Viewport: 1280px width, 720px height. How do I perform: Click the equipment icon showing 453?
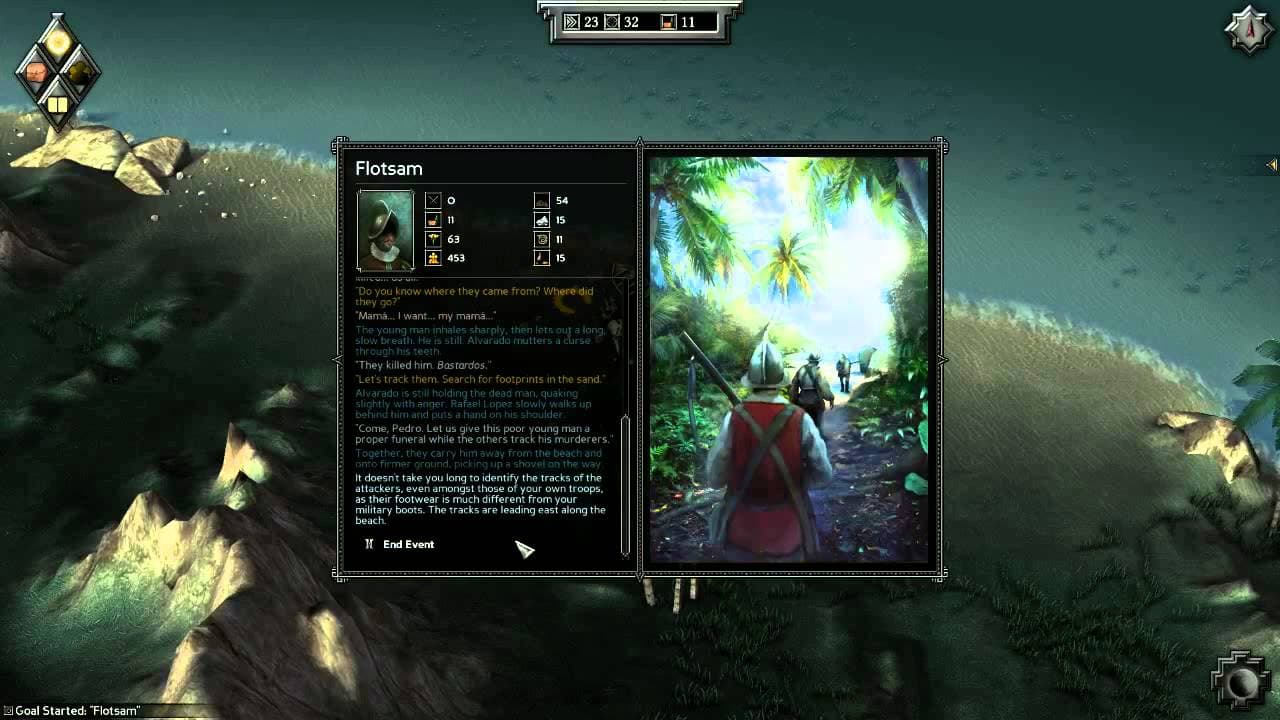tap(433, 260)
